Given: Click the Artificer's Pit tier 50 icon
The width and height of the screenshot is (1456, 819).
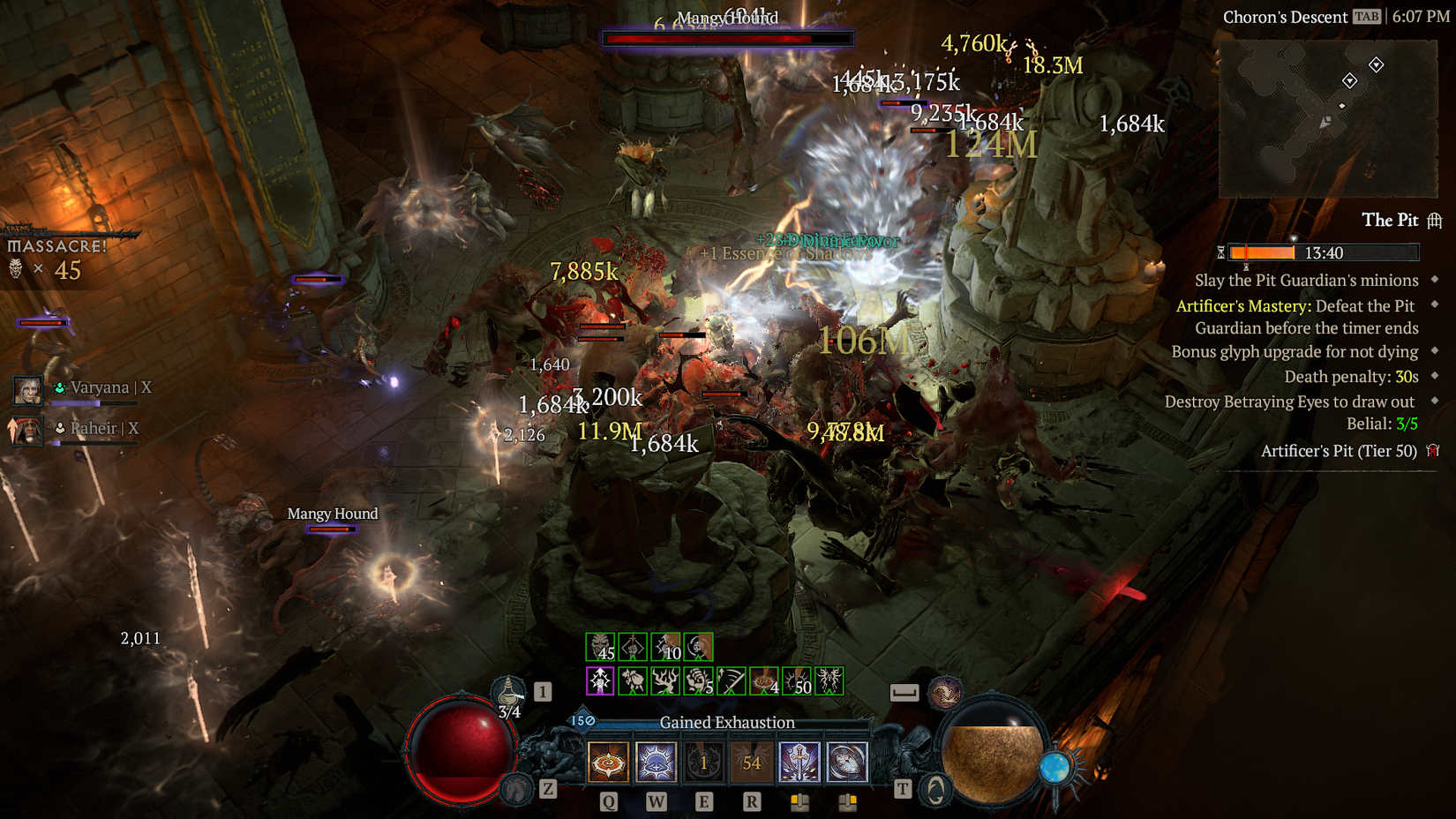Looking at the screenshot, I should (1431, 450).
